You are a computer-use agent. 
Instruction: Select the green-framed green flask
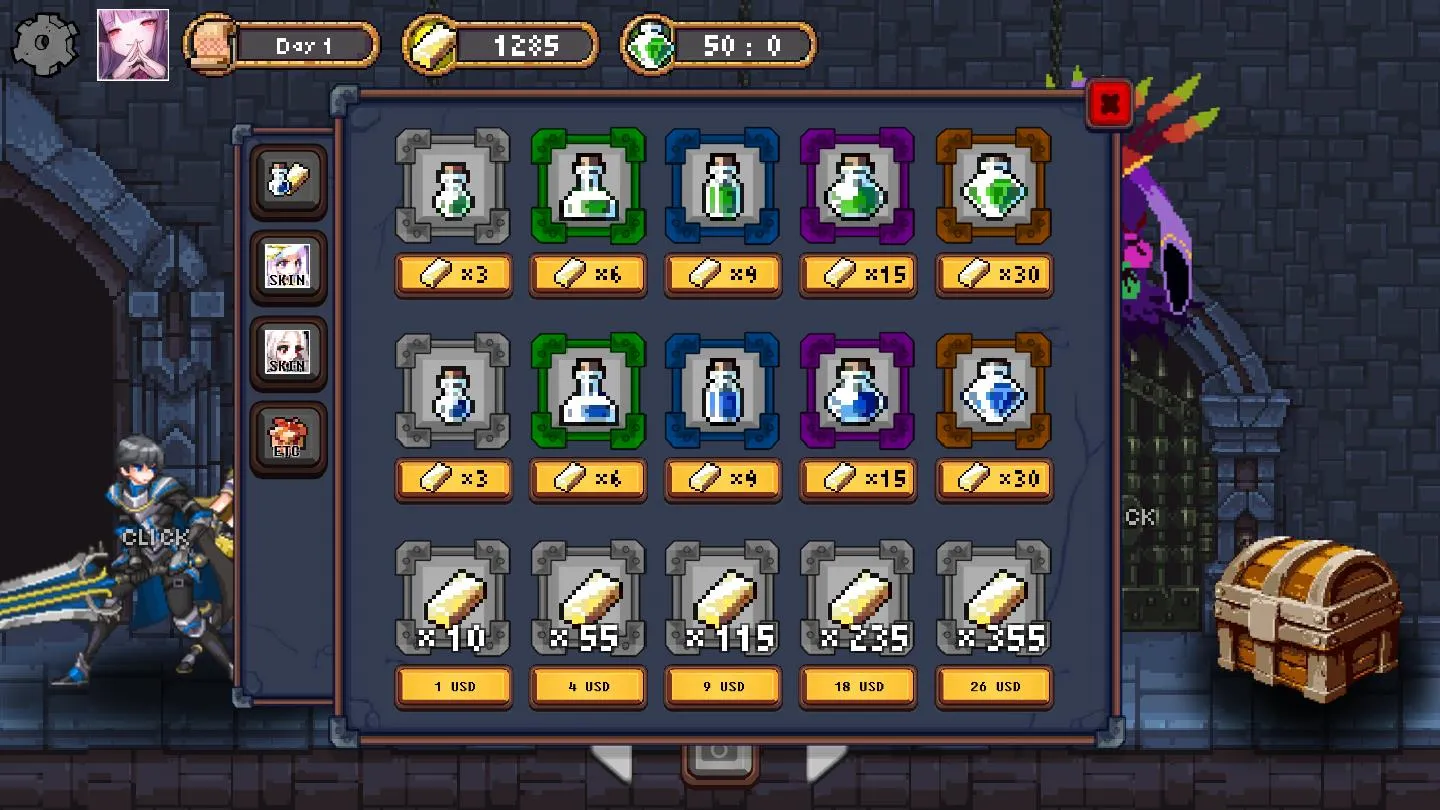click(x=588, y=188)
